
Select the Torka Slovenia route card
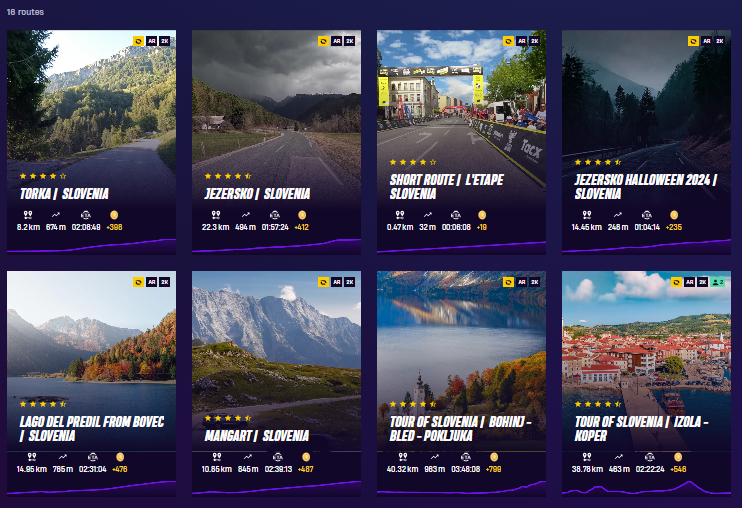pyautogui.click(x=91, y=140)
